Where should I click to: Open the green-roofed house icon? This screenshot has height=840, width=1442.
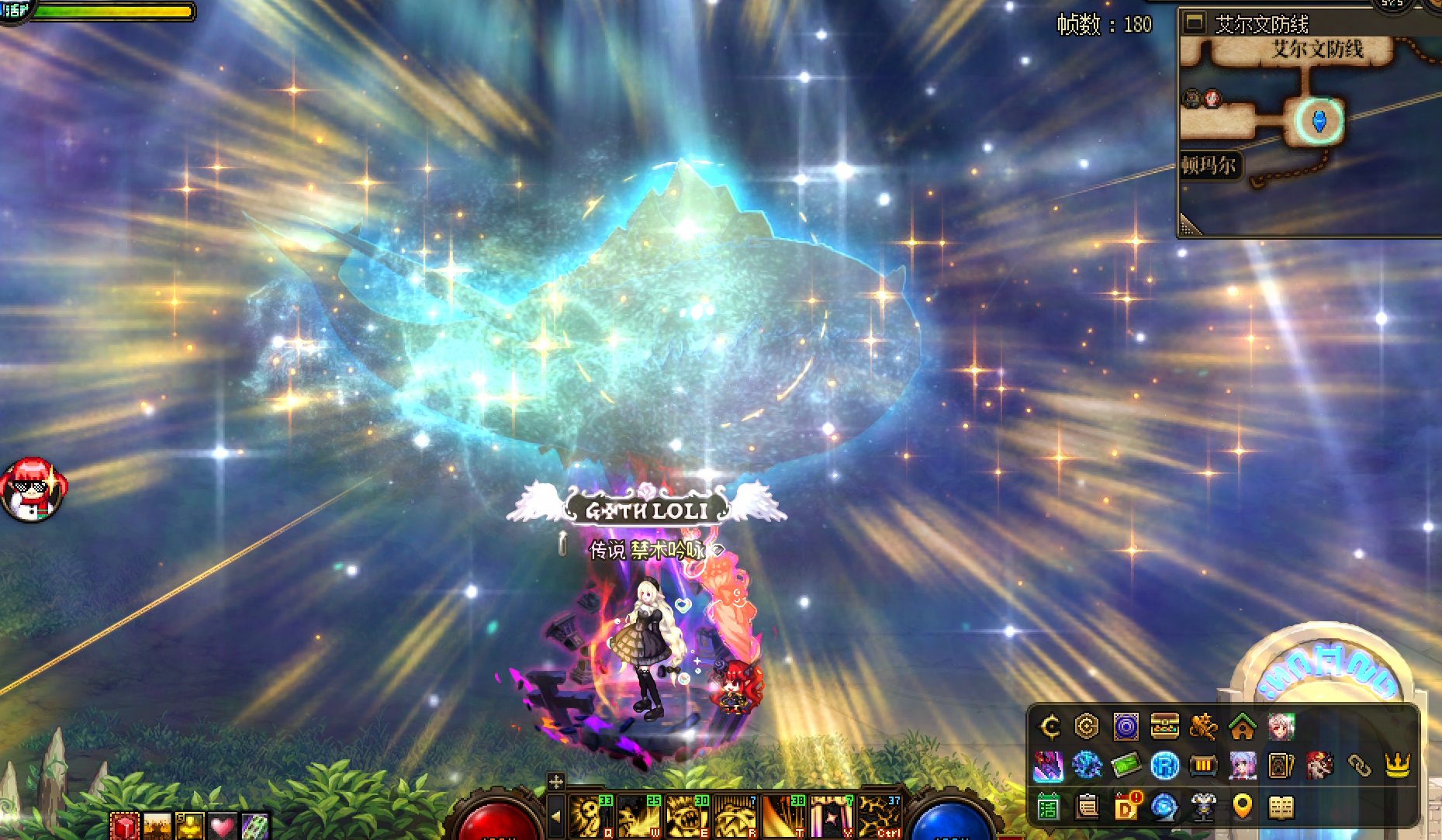coord(1242,728)
